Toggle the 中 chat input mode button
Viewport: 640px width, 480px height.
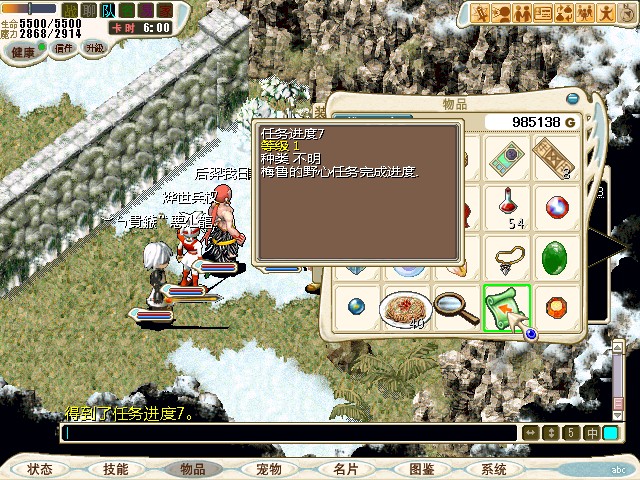click(591, 433)
